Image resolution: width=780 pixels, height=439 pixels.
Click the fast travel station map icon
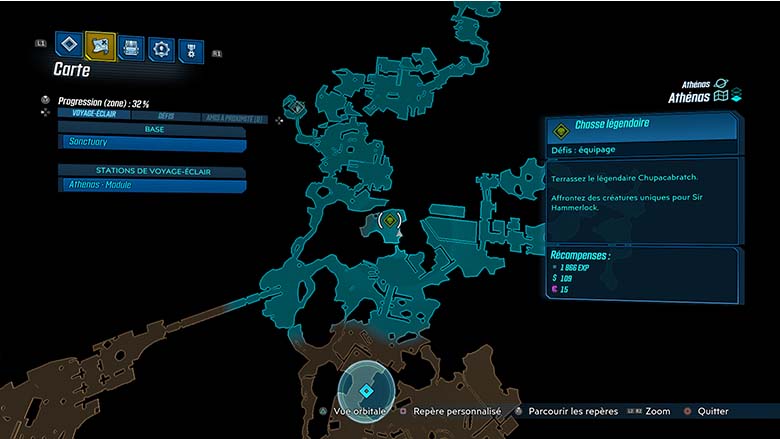click(x=296, y=106)
